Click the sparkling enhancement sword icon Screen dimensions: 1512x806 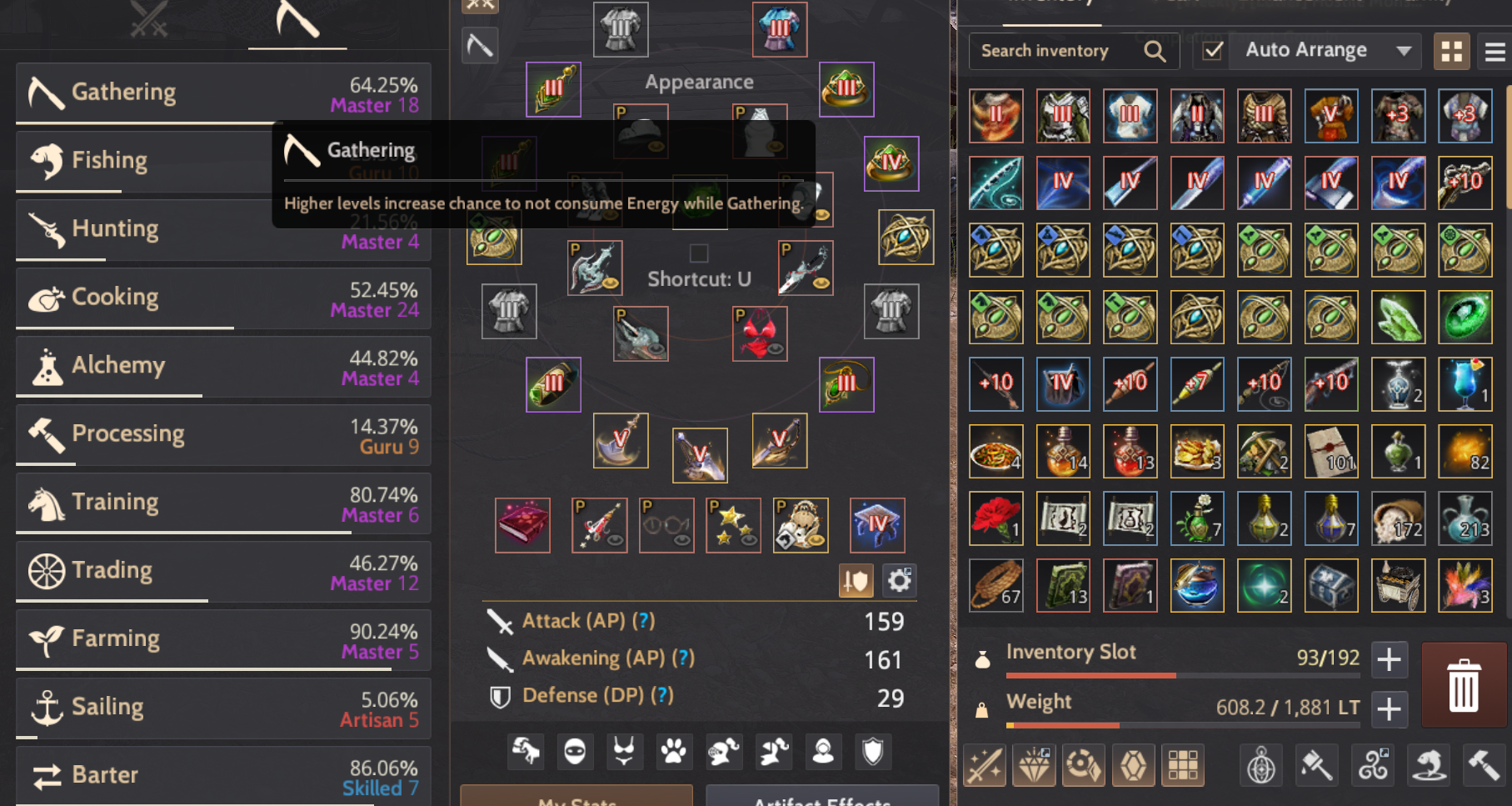[986, 765]
